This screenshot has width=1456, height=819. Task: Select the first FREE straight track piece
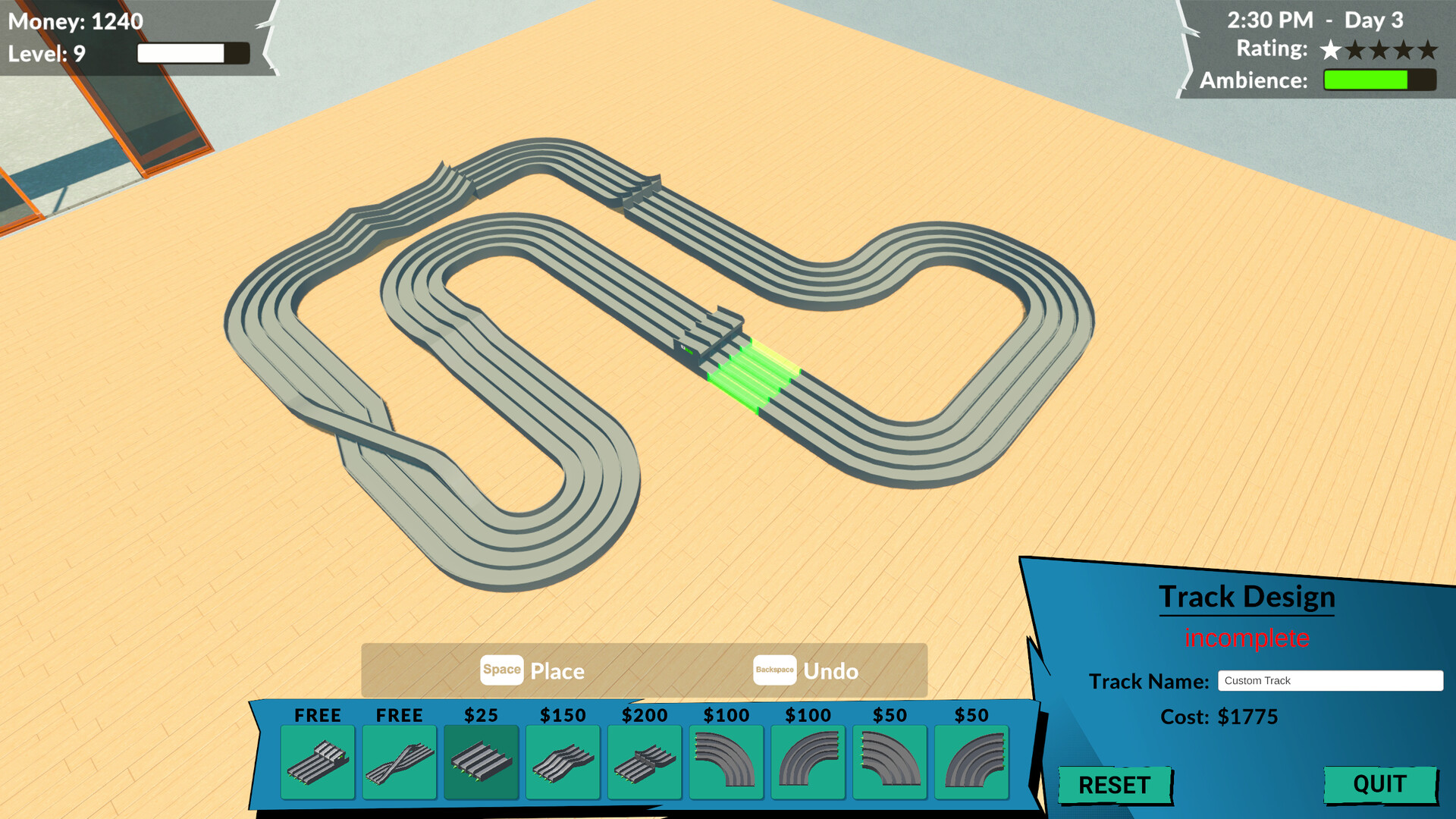click(x=319, y=762)
